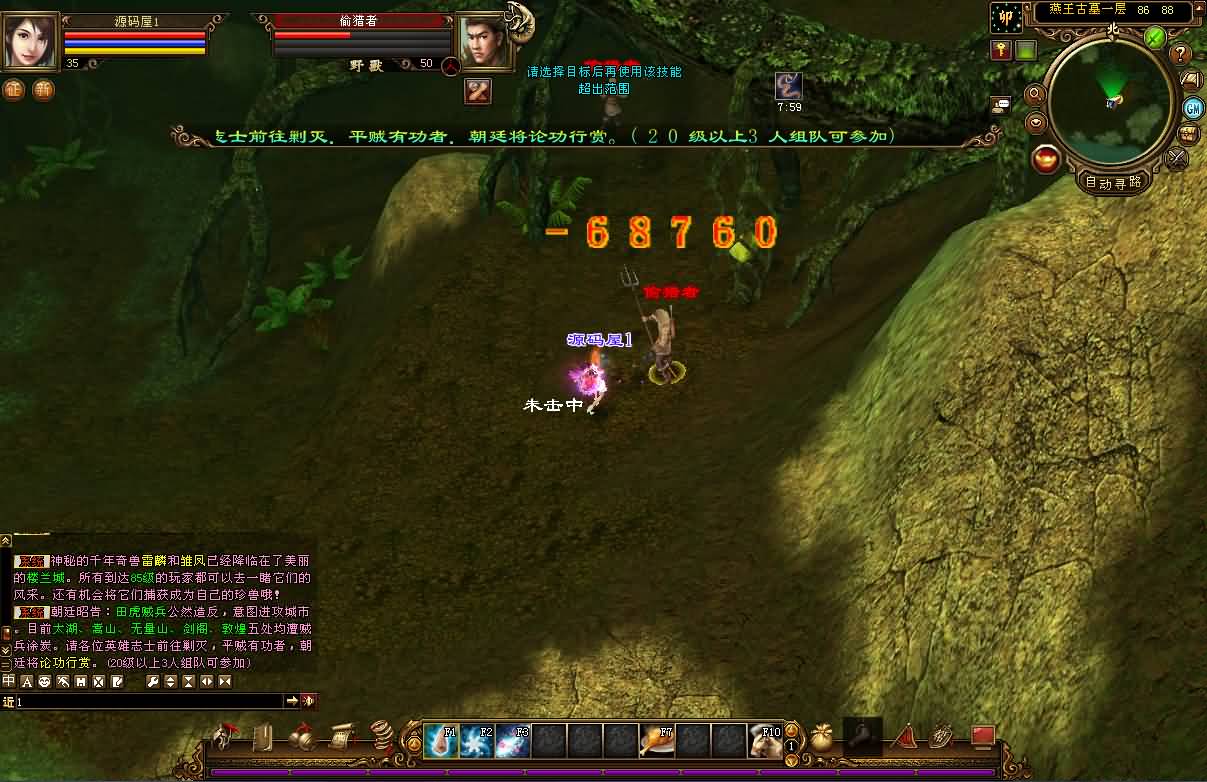
Task: Open the round 新 button under the portrait
Action: pos(43,89)
